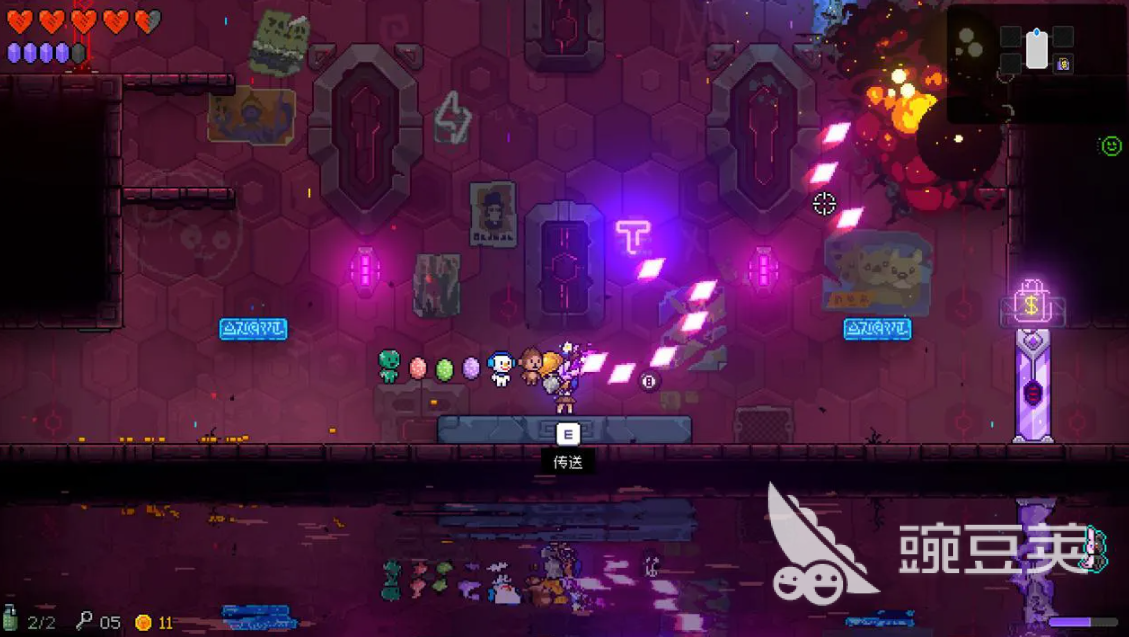Select the highlighted current room on minimap

pos(1037,49)
